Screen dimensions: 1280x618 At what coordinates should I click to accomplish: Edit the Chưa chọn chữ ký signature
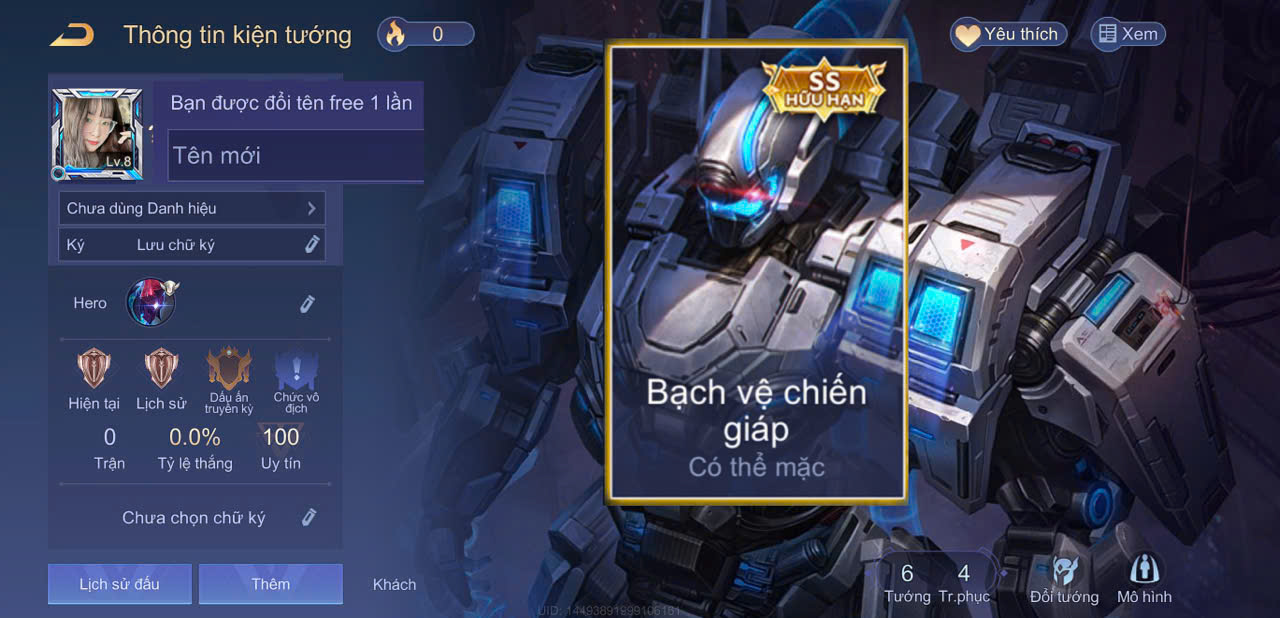tap(309, 517)
